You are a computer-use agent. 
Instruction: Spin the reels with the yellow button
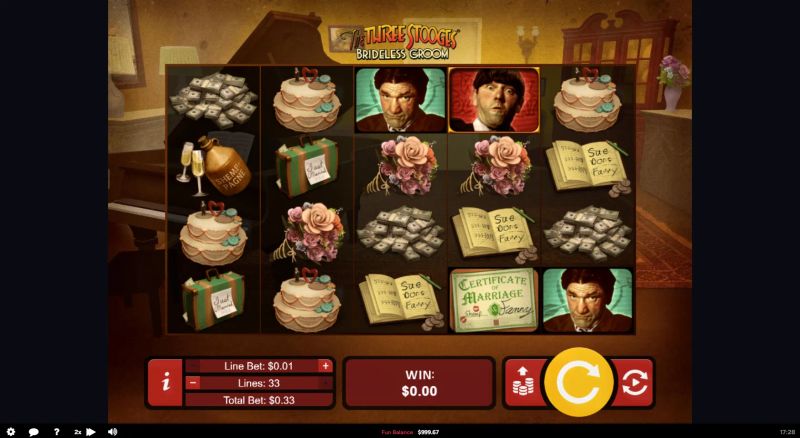(x=578, y=381)
